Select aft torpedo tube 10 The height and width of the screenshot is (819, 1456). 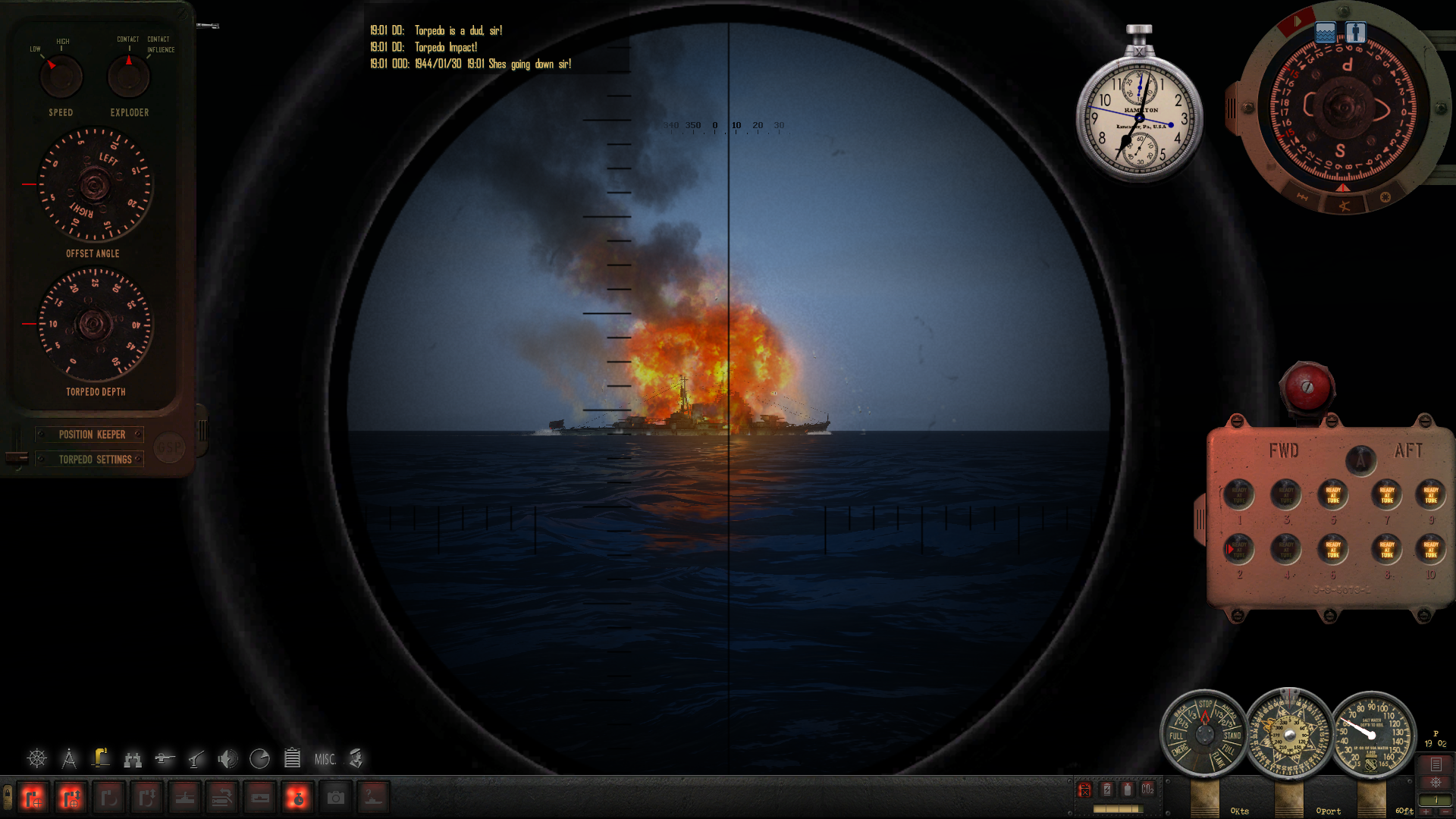point(1430,550)
